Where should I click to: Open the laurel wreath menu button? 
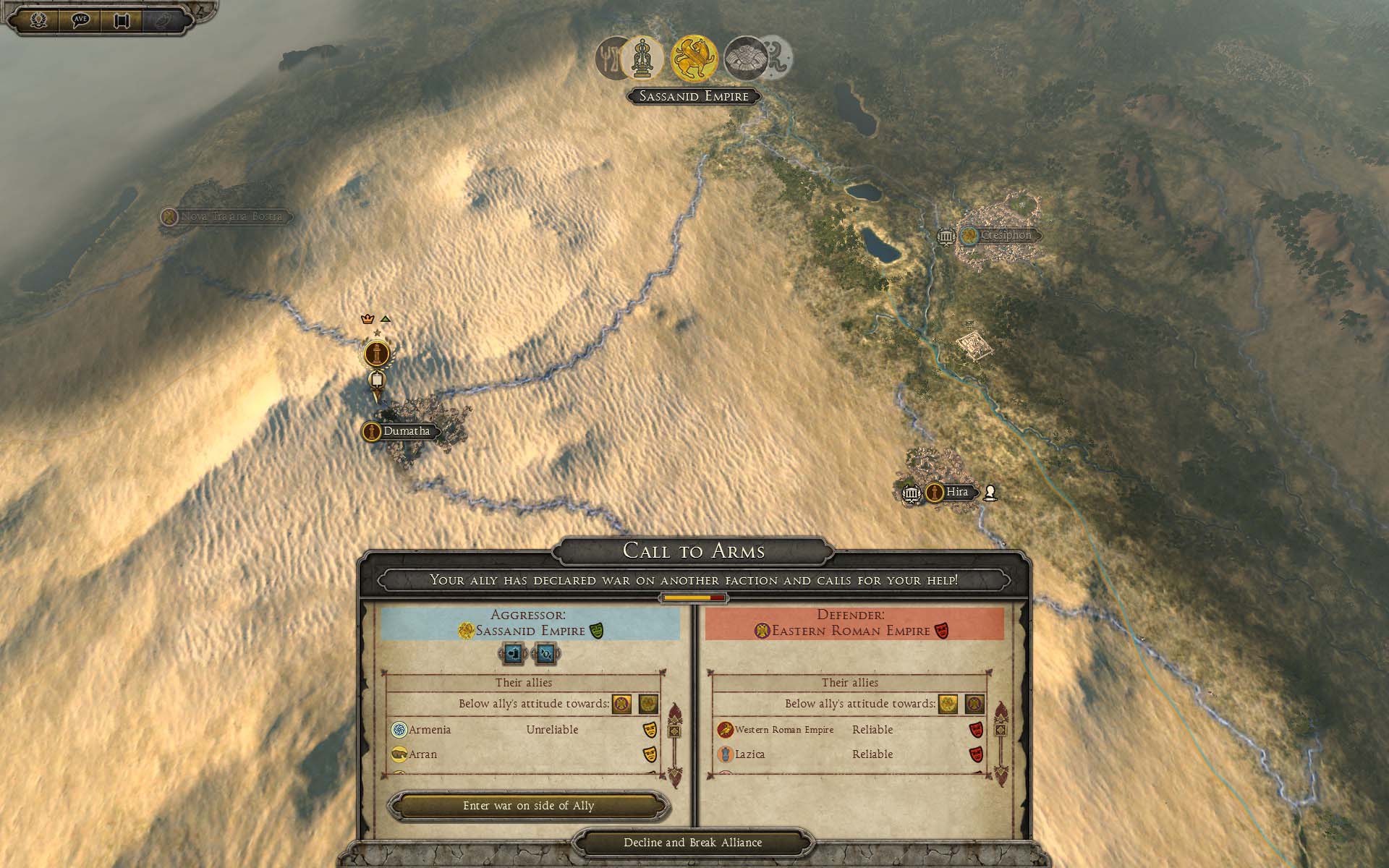pyautogui.click(x=38, y=20)
